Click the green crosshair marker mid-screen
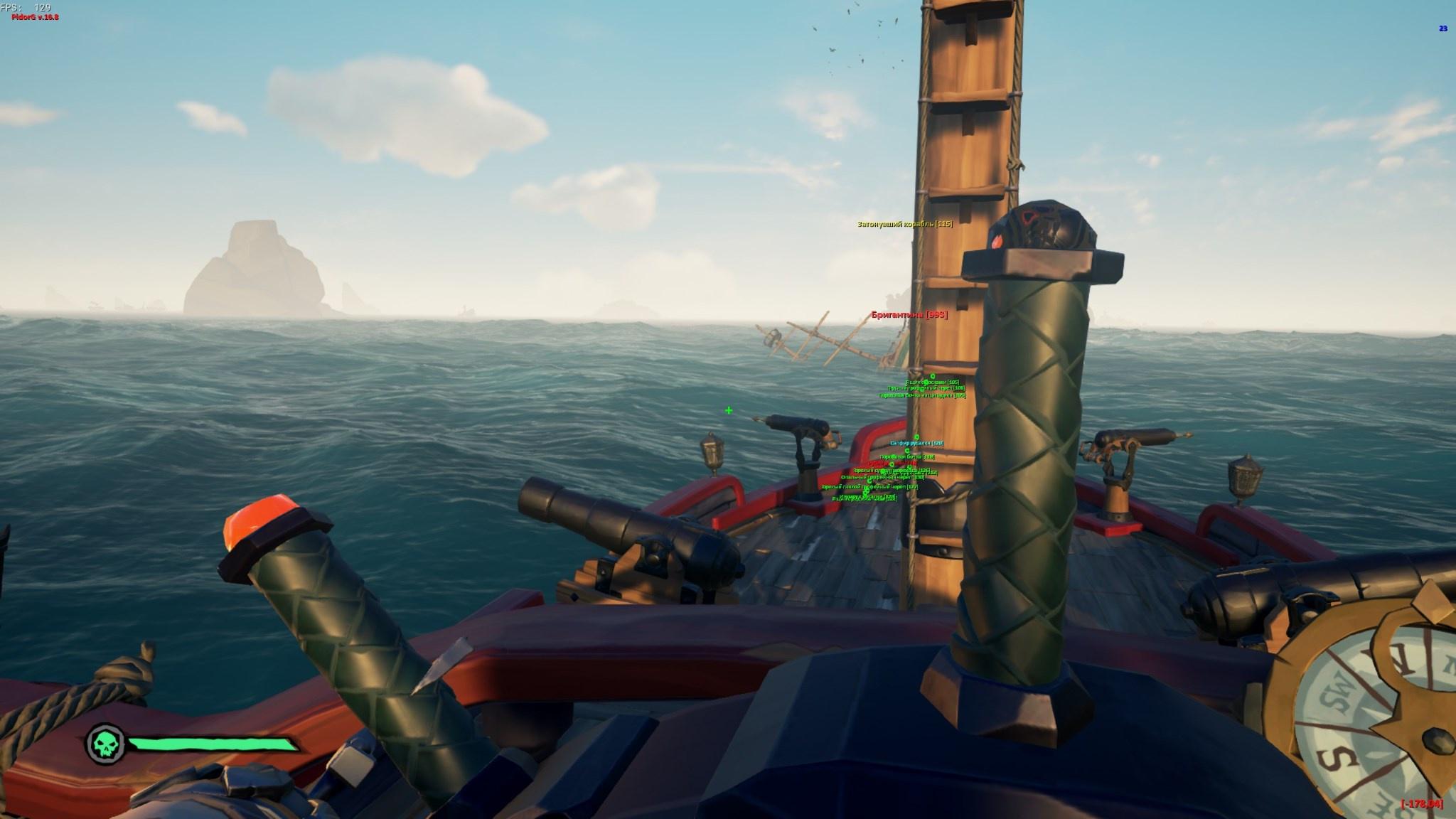Image resolution: width=1456 pixels, height=819 pixels. [729, 410]
